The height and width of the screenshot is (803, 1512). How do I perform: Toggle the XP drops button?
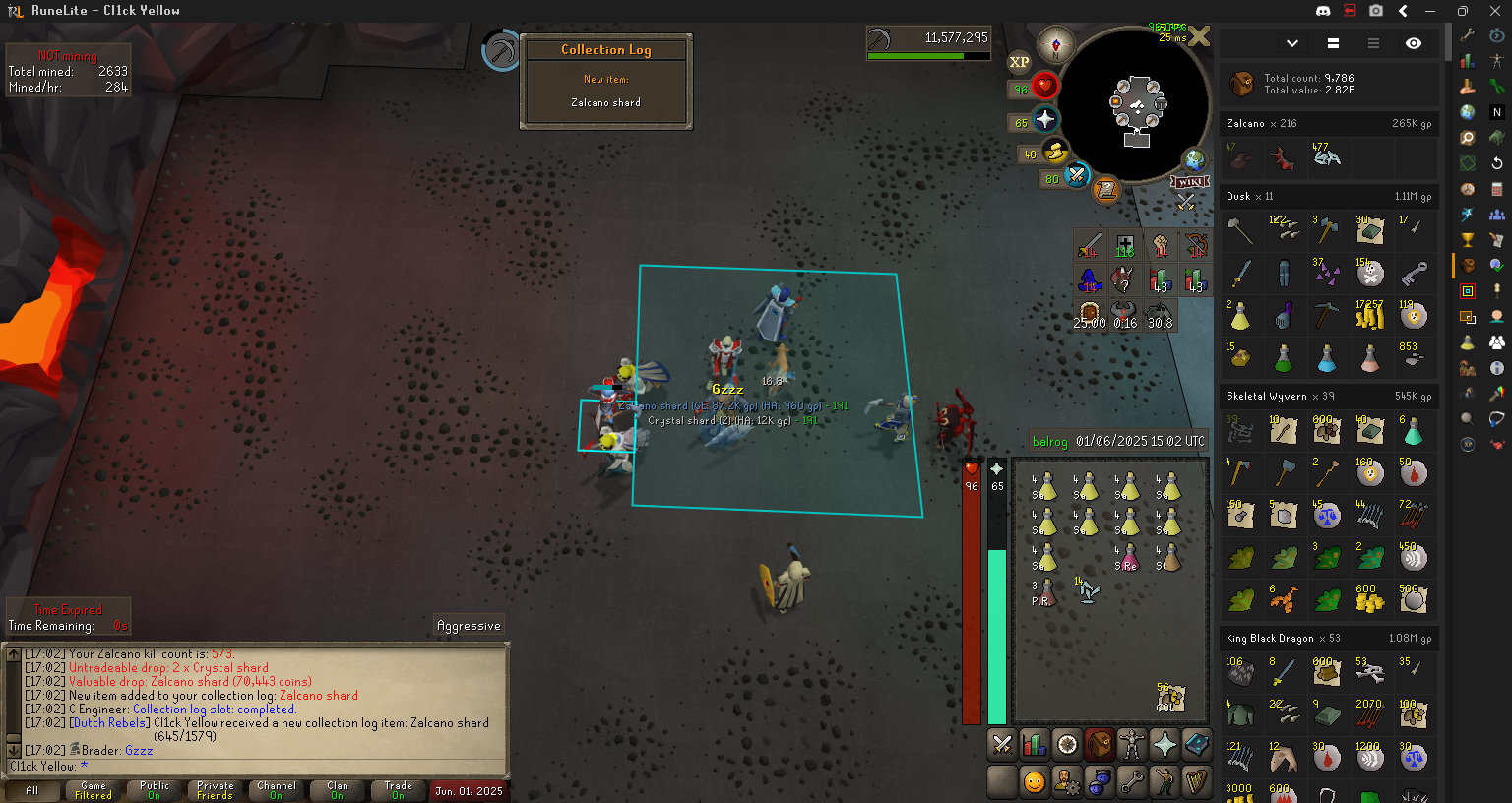(x=1019, y=62)
